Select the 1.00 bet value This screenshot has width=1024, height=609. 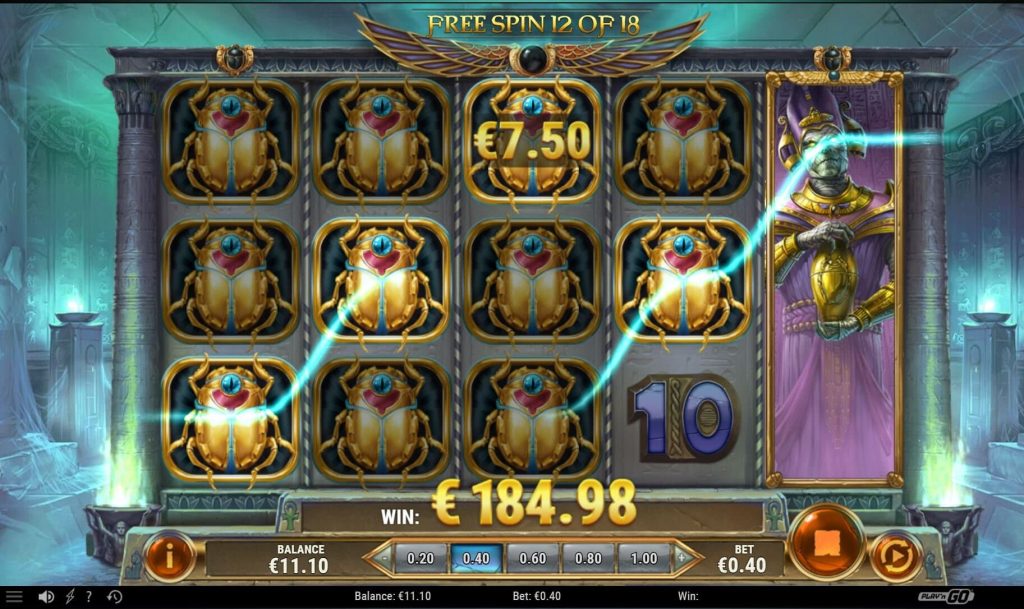643,557
